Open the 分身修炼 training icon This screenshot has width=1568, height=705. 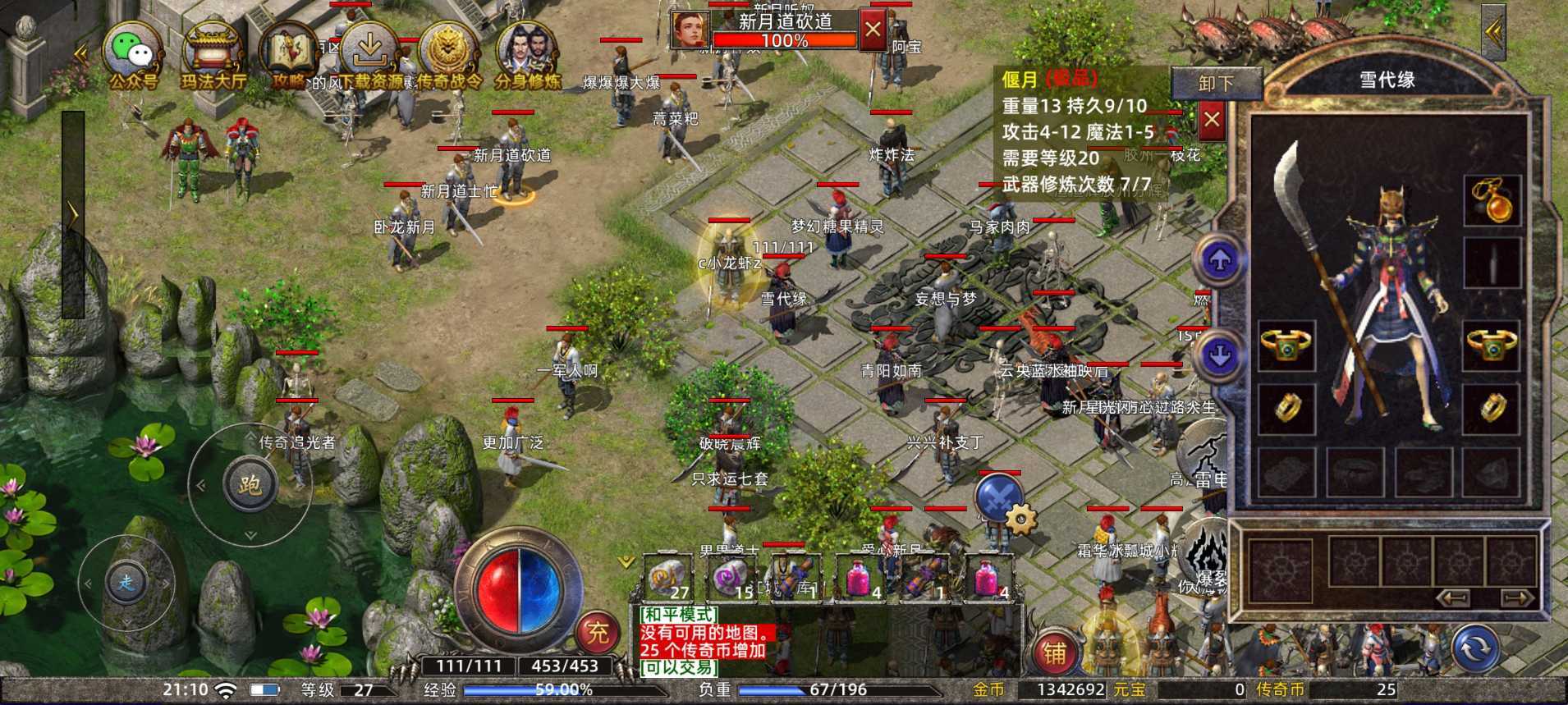527,55
